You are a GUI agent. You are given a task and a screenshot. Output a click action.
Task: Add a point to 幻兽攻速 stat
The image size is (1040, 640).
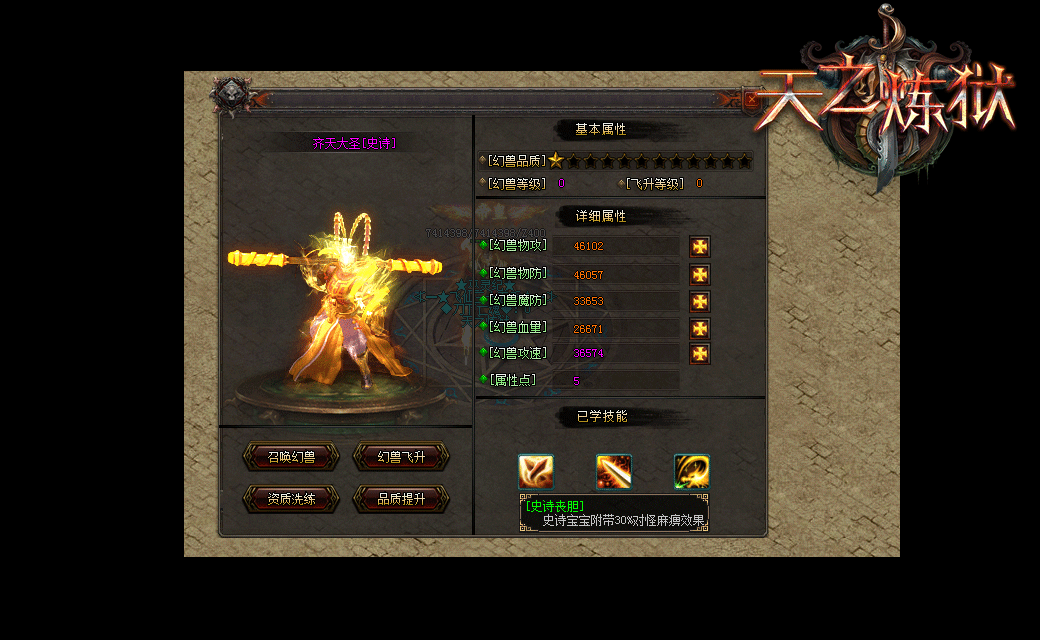click(700, 353)
